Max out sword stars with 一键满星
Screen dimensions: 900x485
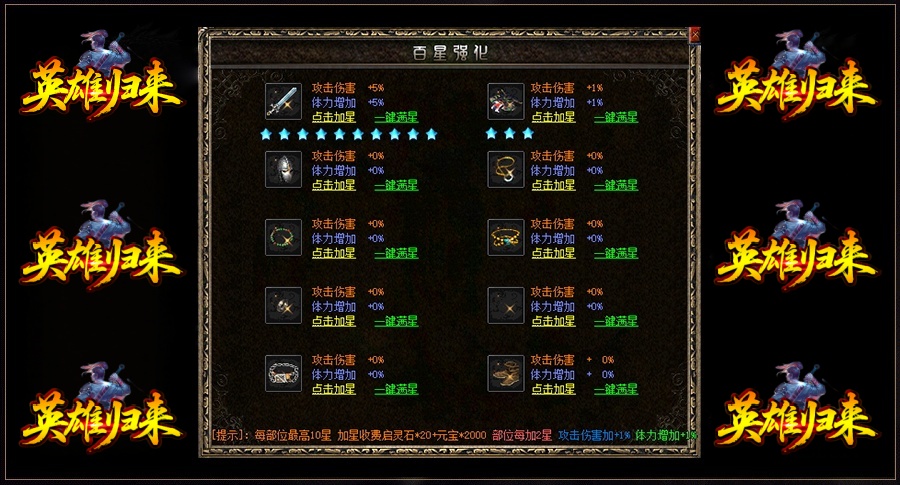point(396,117)
